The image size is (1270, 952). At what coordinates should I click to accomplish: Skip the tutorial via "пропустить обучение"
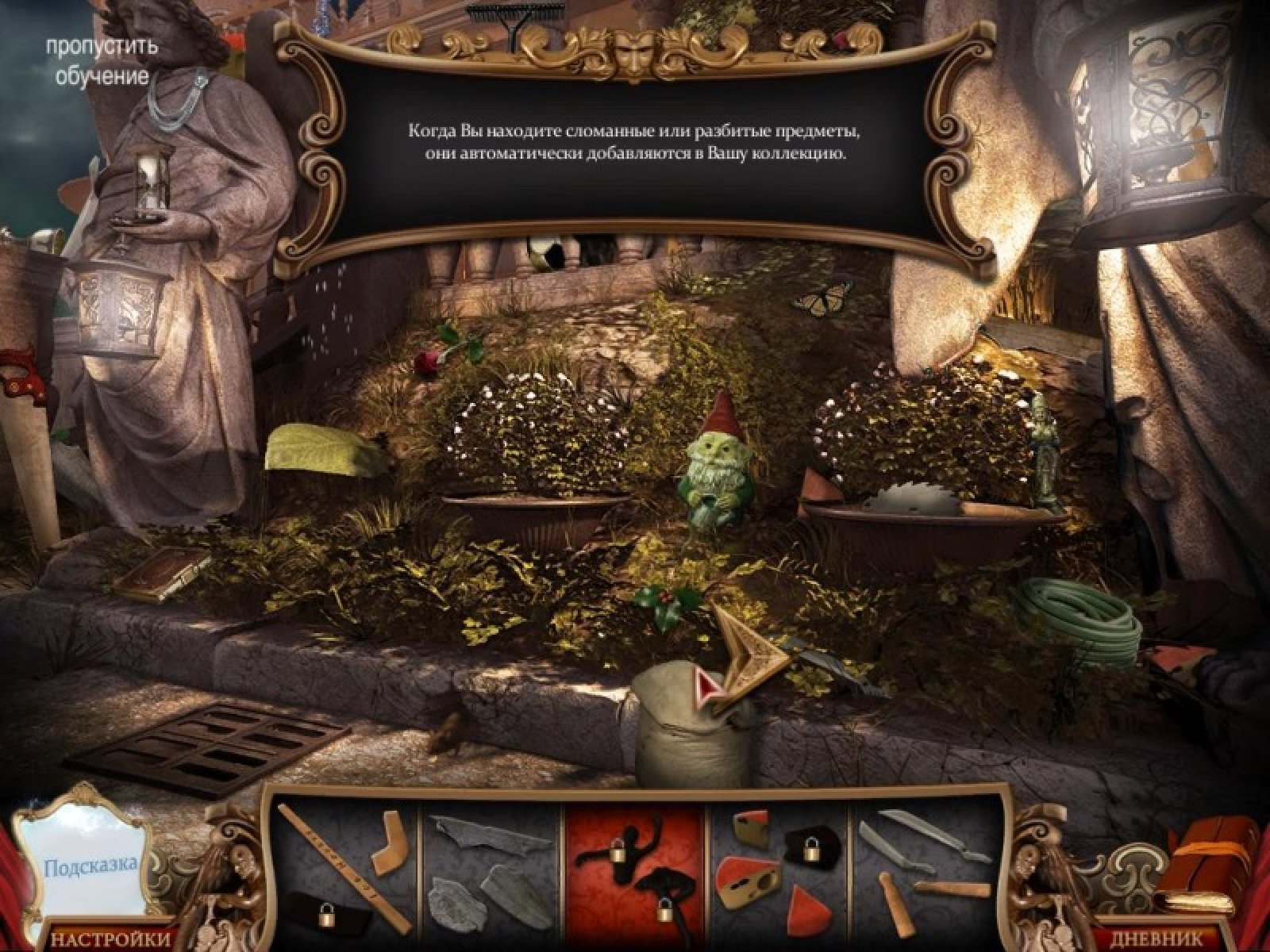pos(101,61)
